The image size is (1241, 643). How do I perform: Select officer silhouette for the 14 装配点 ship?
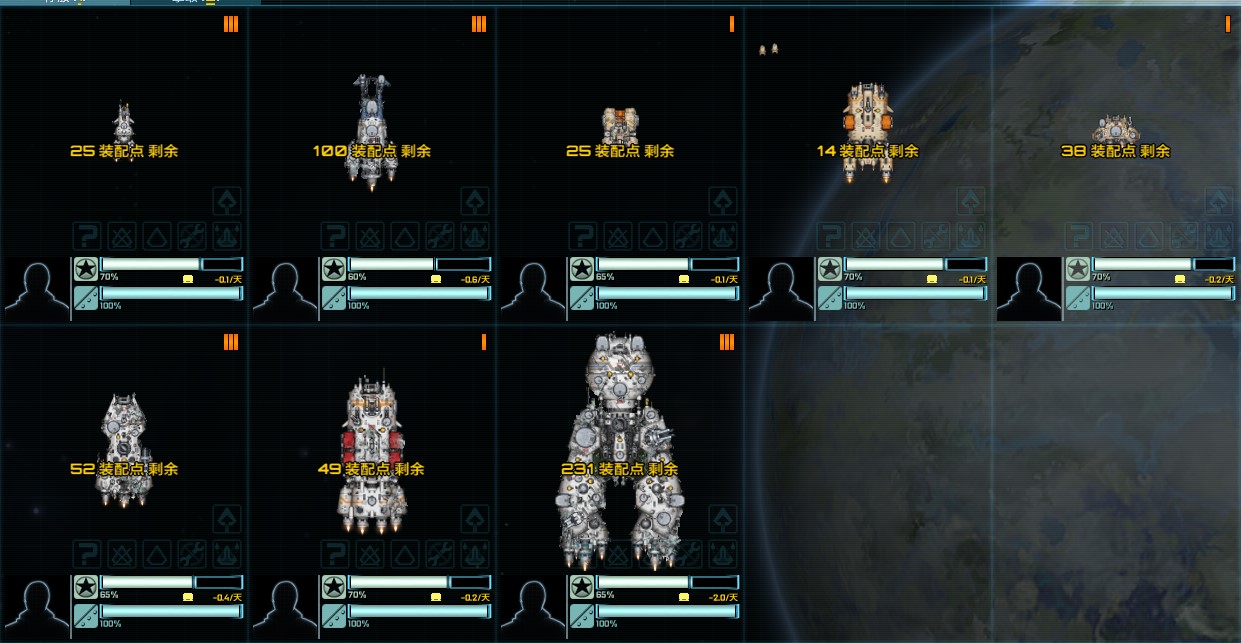[780, 289]
